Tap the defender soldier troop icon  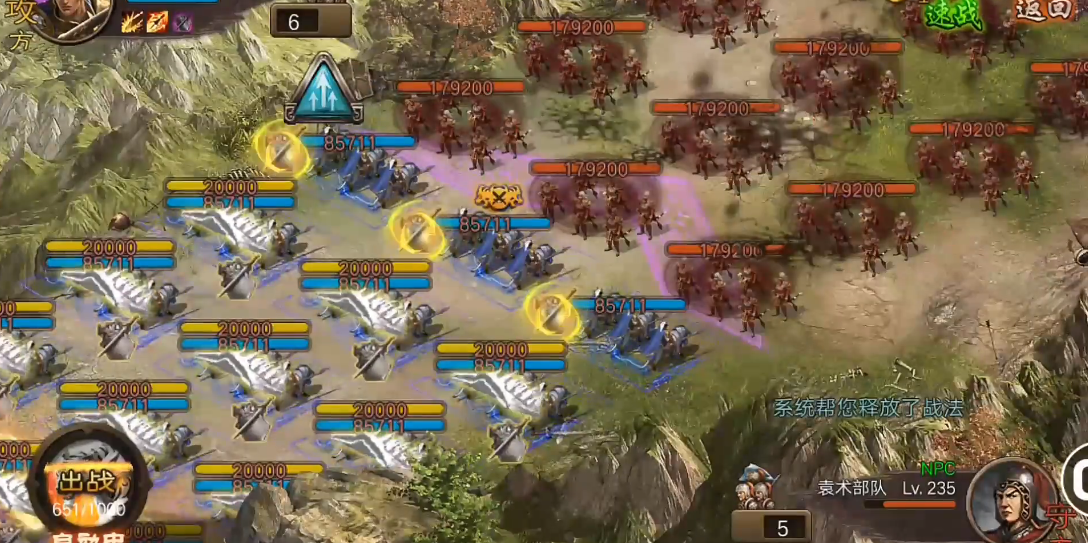click(x=756, y=488)
